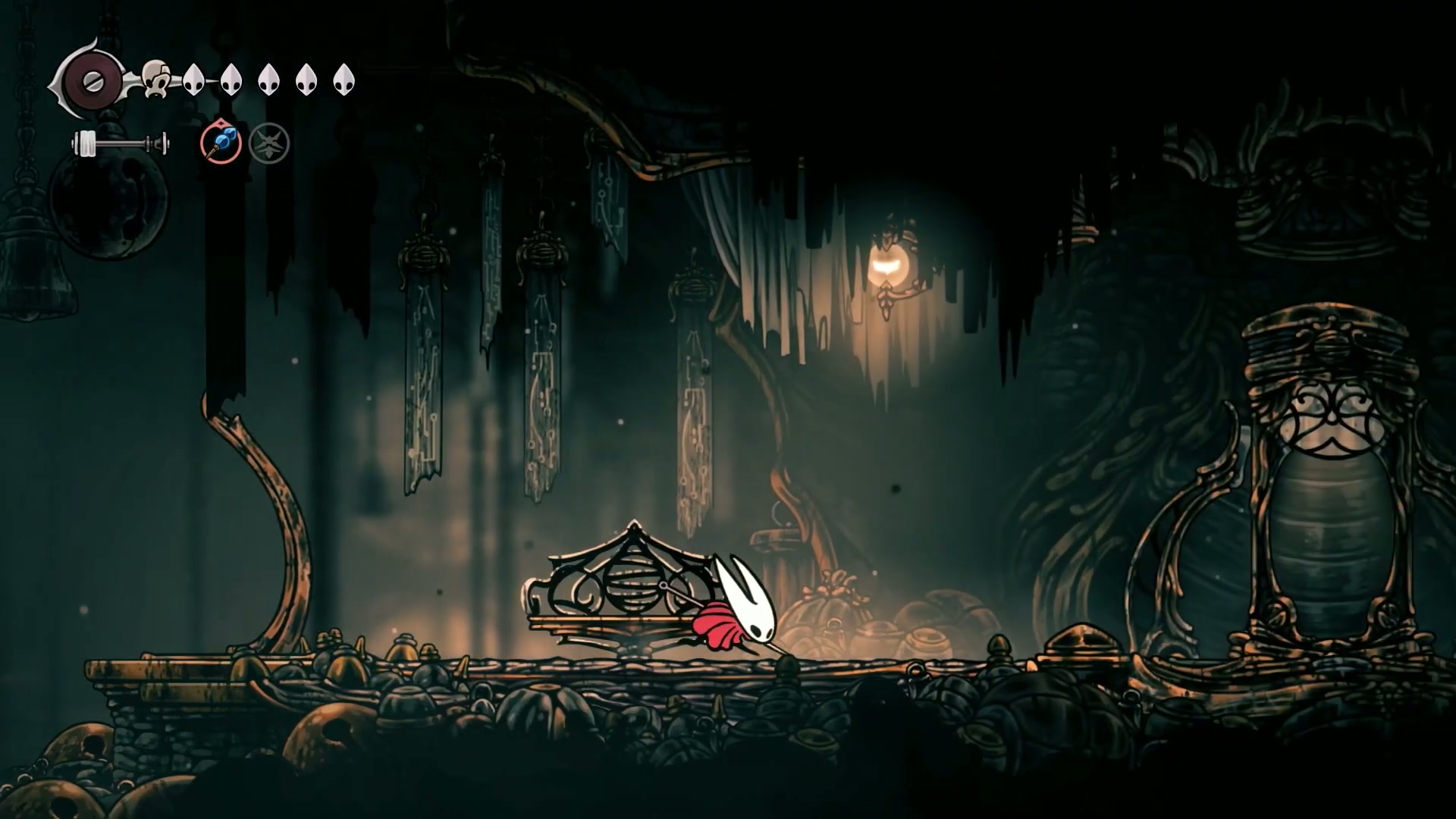
Task: Select the blue-tipped tool in the red ring
Action: pyautogui.click(x=221, y=143)
